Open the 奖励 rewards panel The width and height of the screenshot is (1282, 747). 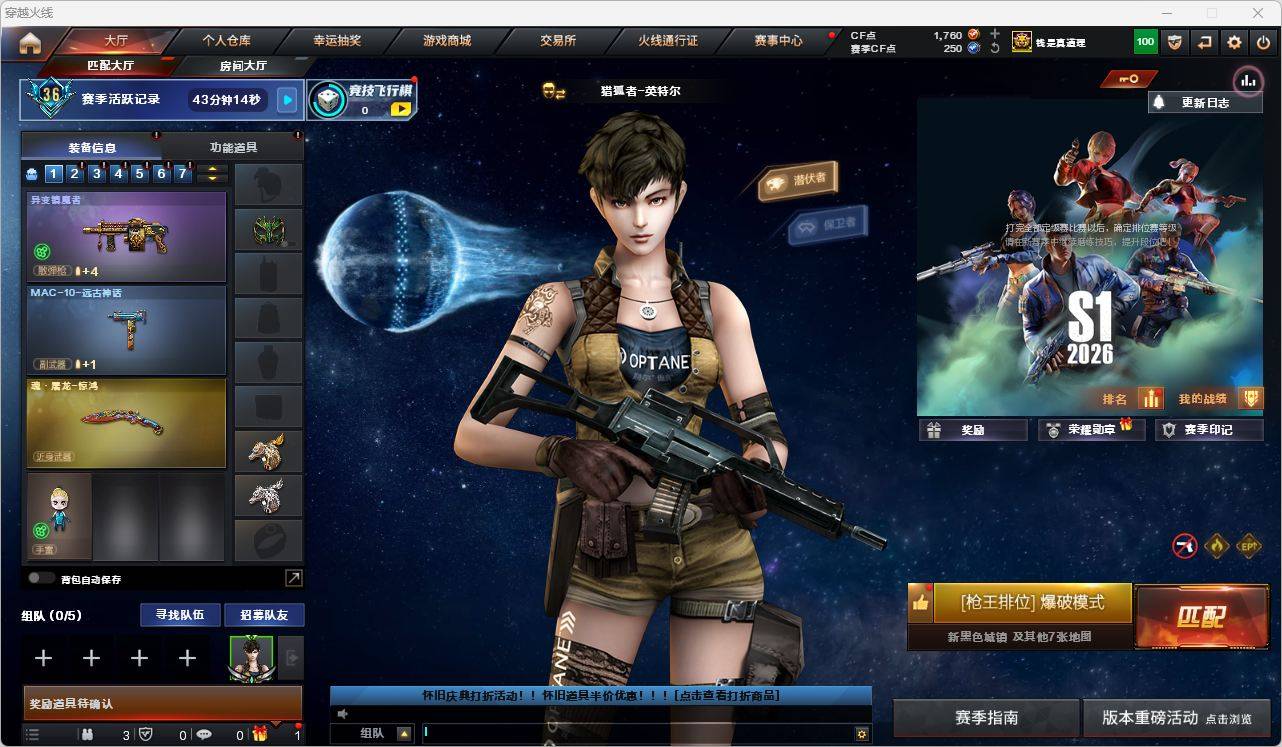(x=973, y=430)
